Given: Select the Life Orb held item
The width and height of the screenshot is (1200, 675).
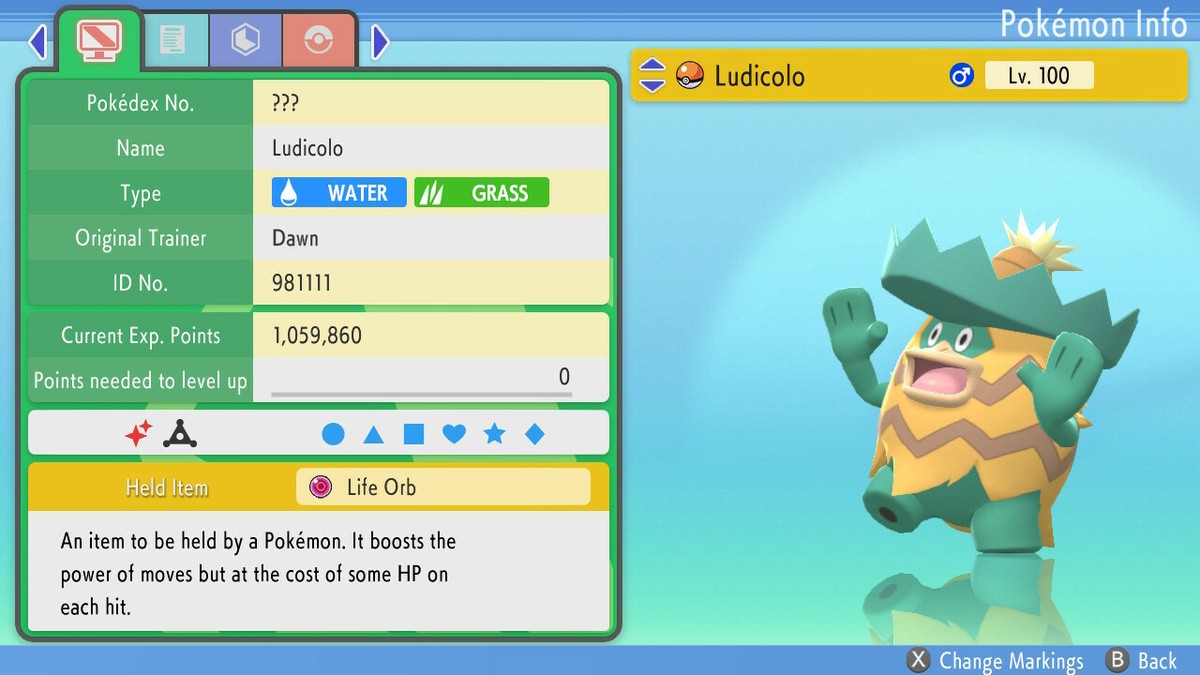Looking at the screenshot, I should 443,487.
